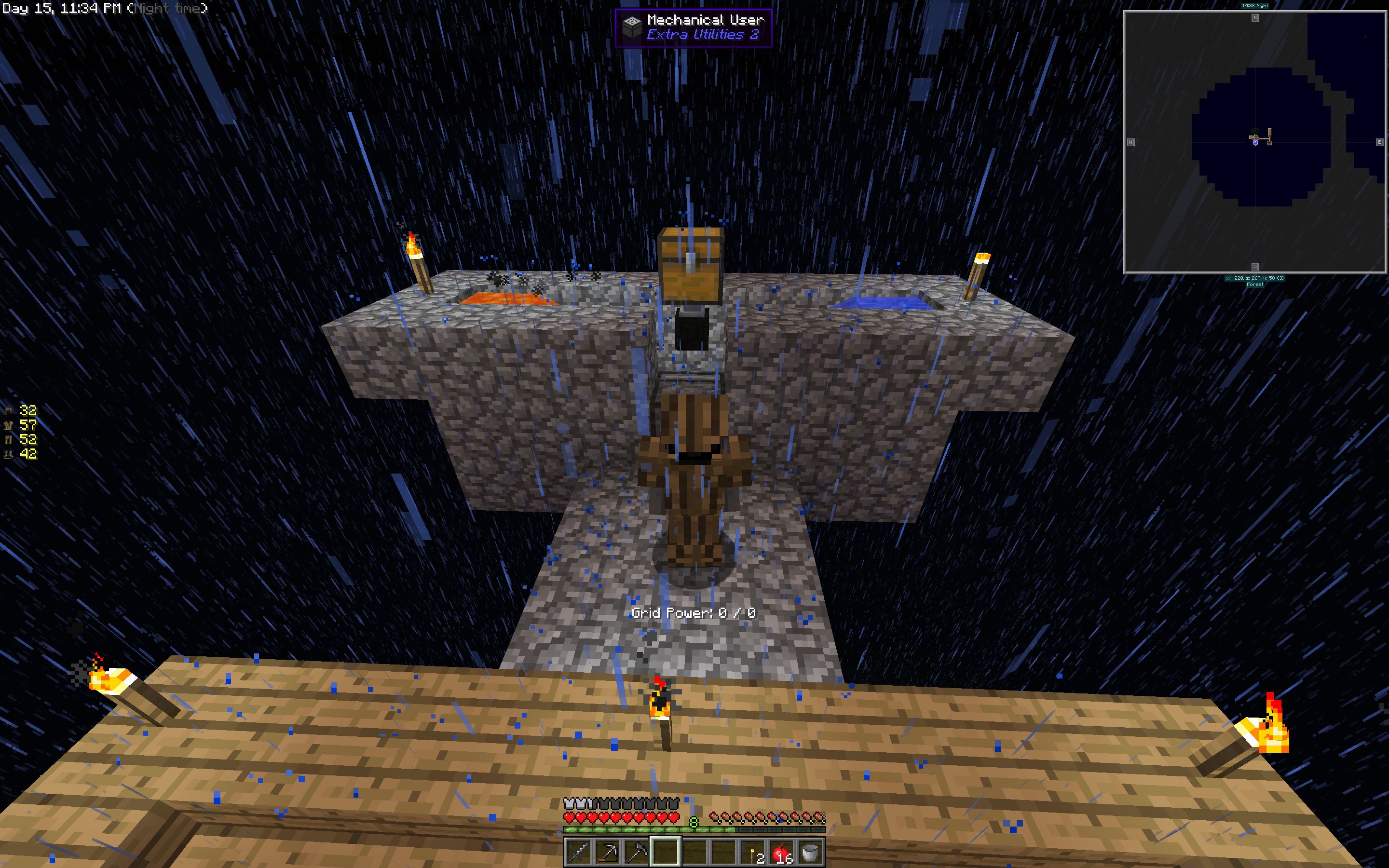
Task: Choose the torch stack in the hotbar
Action: pyautogui.click(x=753, y=851)
